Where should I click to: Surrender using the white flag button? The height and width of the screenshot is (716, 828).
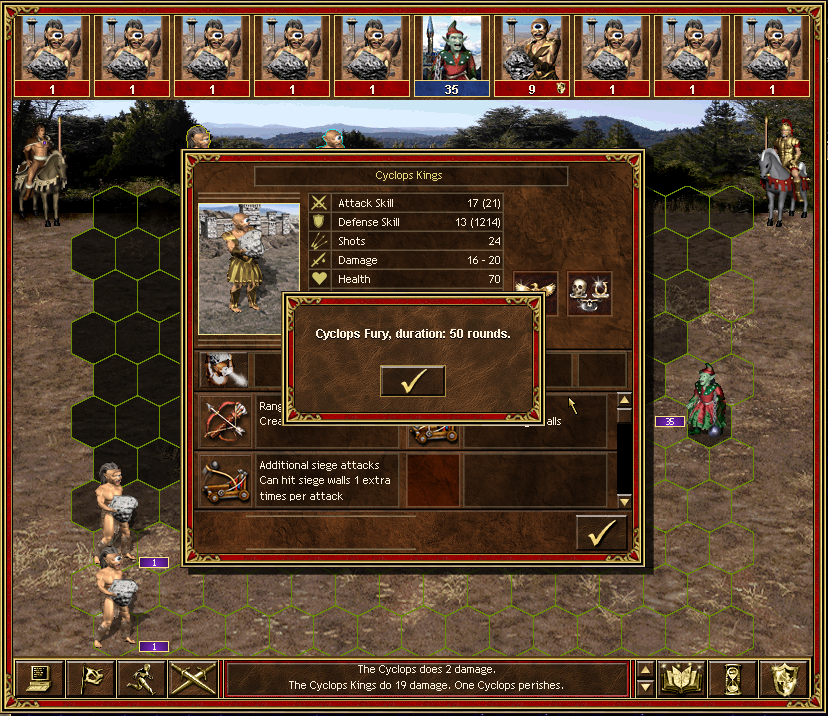click(x=91, y=679)
